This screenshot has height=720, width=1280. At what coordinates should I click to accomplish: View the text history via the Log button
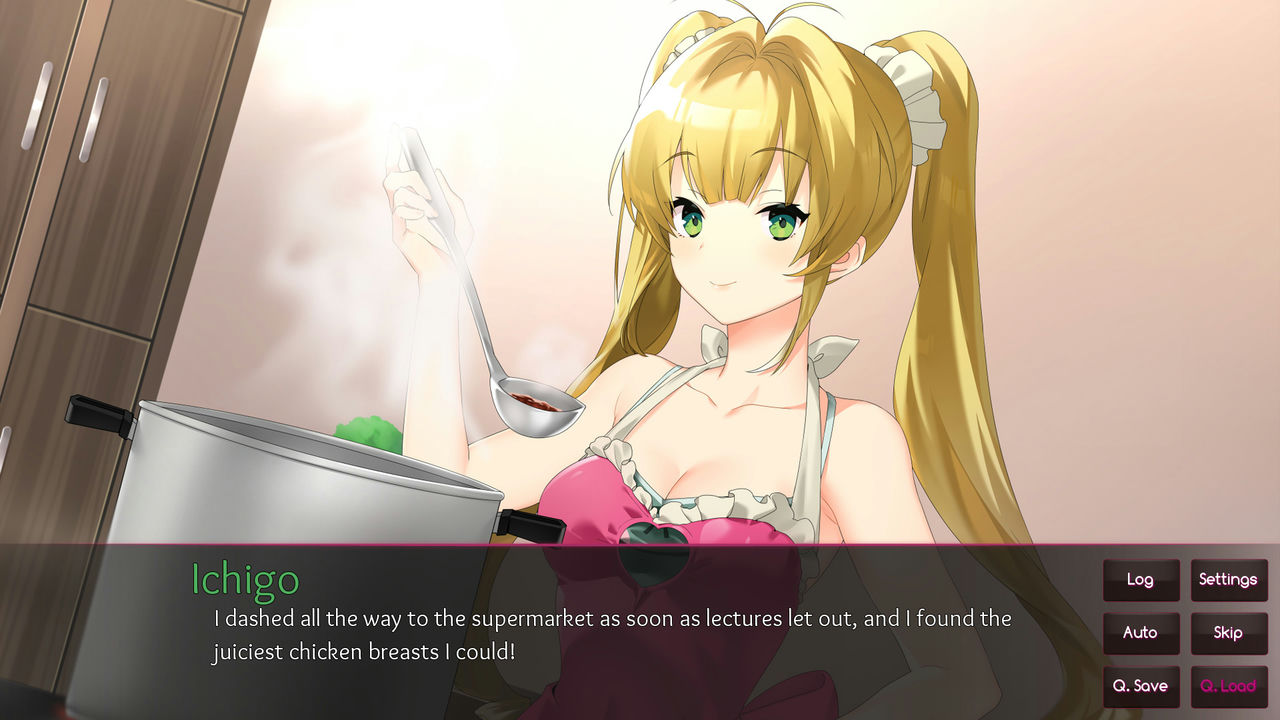[1141, 580]
